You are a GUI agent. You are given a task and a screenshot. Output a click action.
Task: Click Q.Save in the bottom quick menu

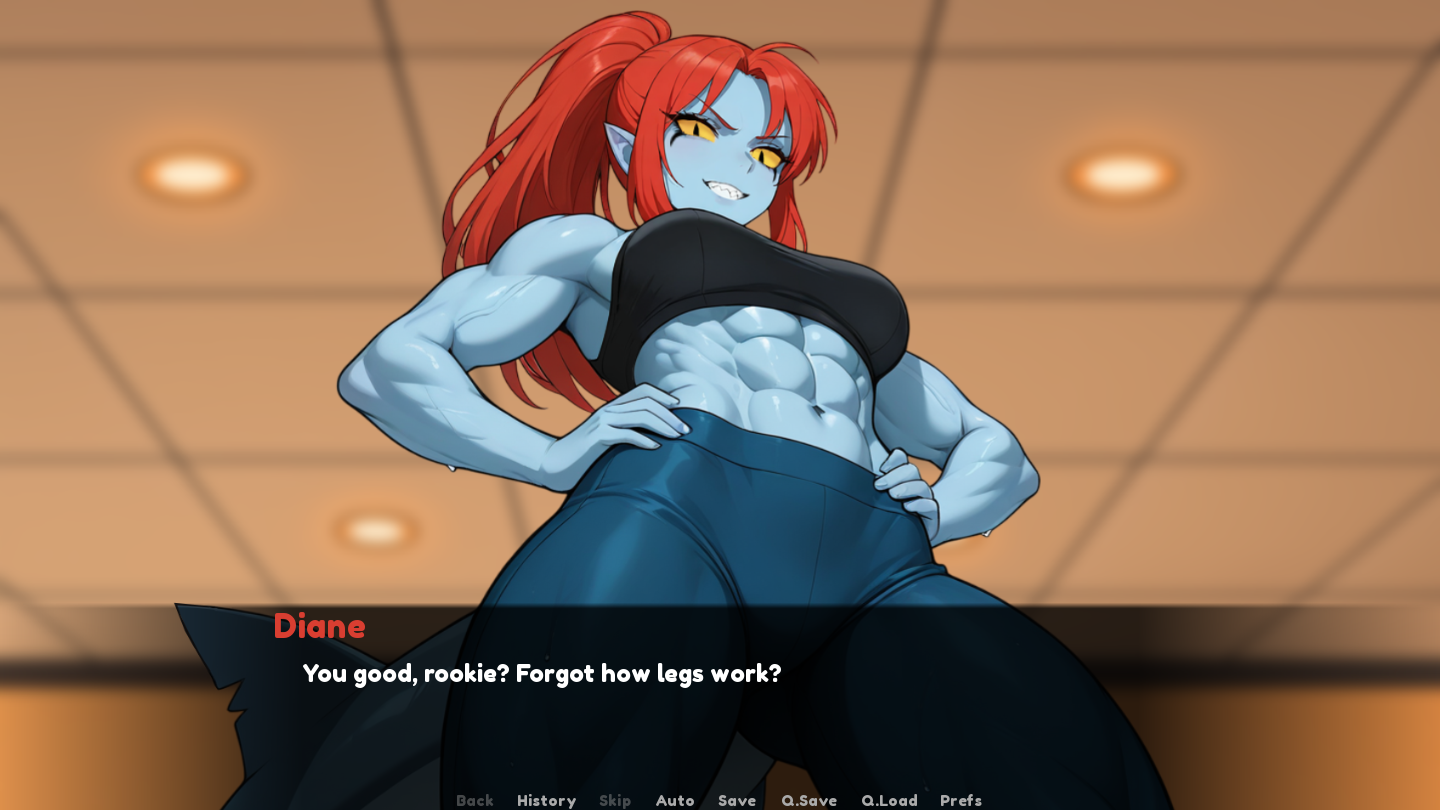pos(808,800)
